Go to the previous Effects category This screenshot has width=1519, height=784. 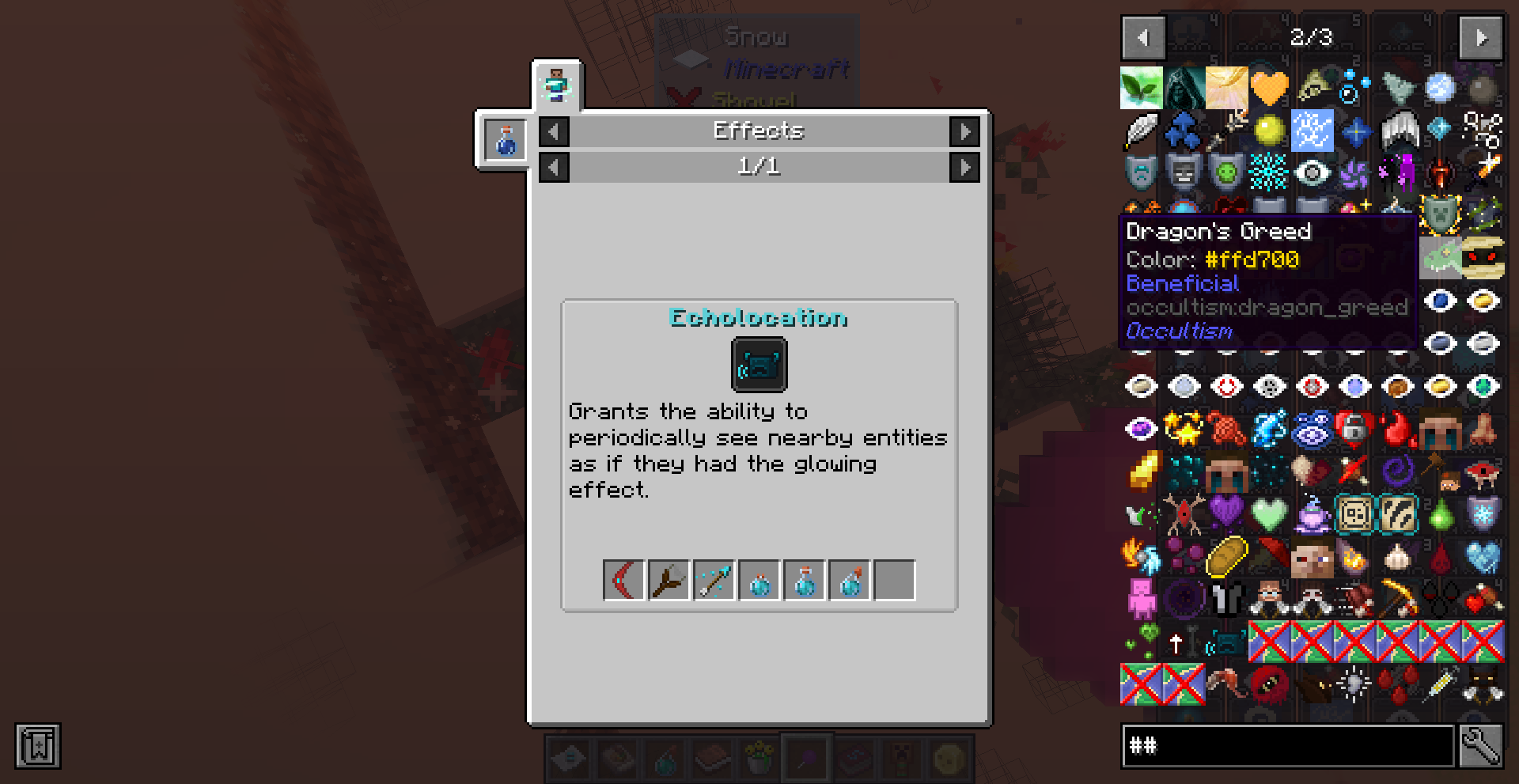tap(554, 131)
